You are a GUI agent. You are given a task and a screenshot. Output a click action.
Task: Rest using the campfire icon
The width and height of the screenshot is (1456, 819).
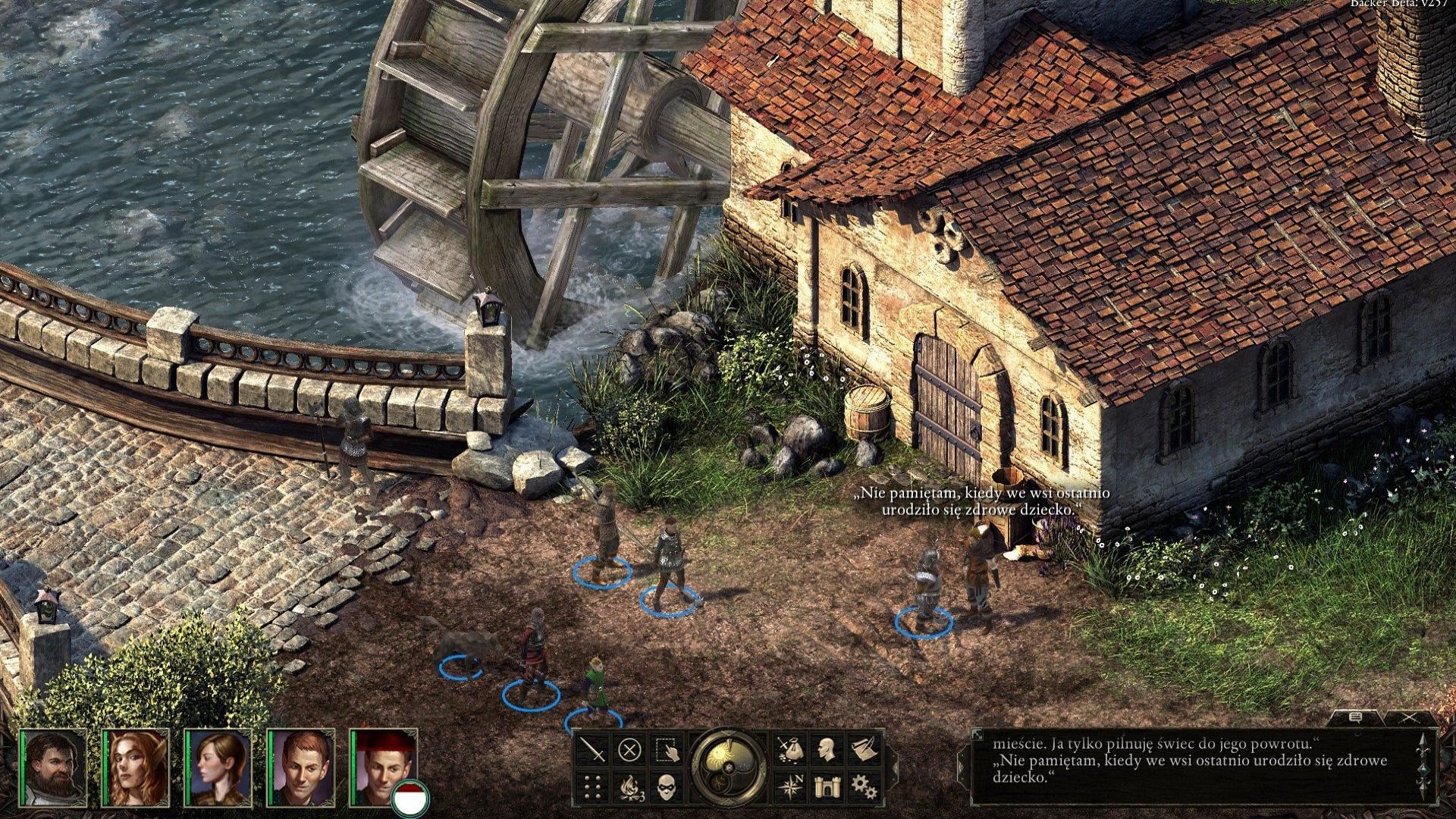pos(630,786)
